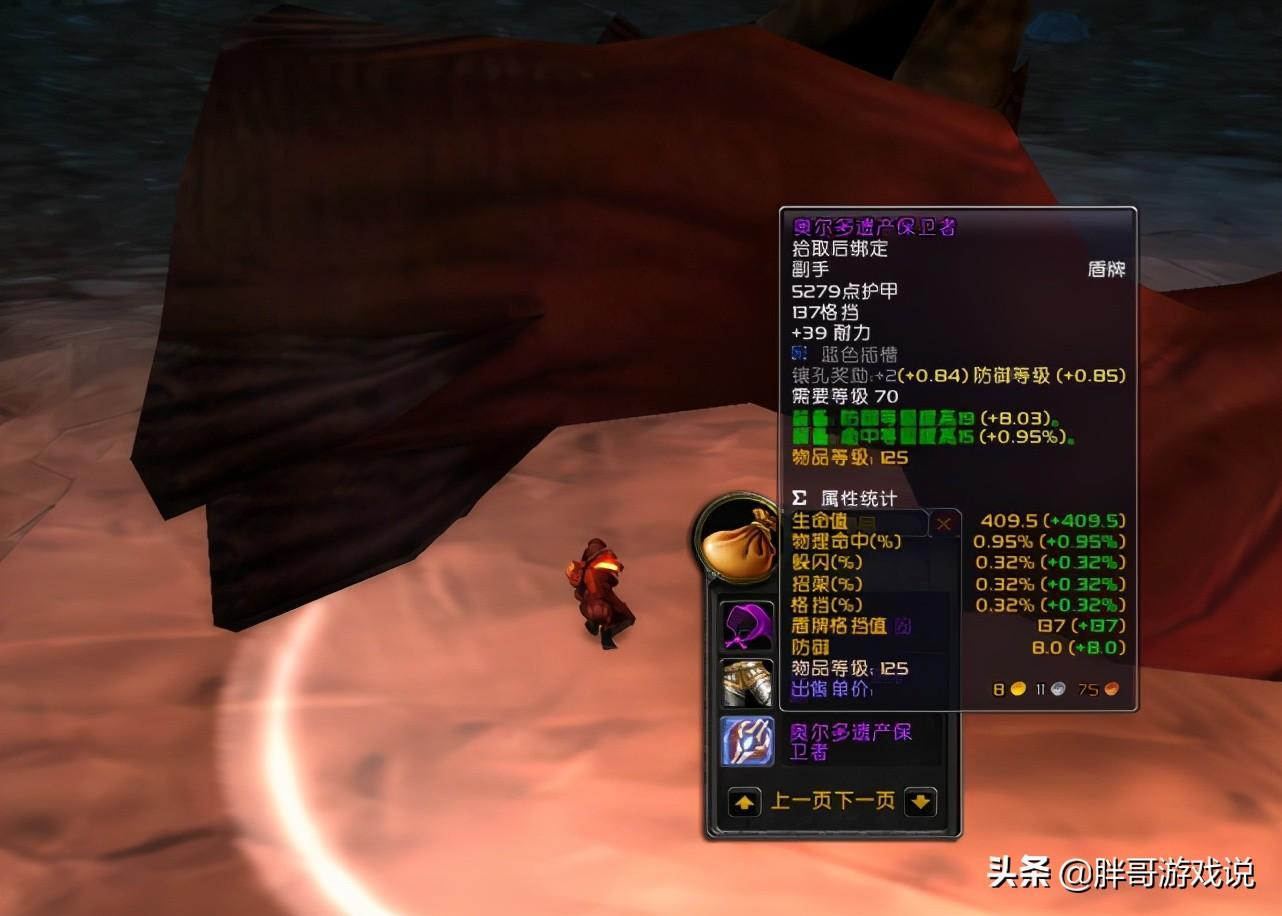The height and width of the screenshot is (916, 1282).
Task: Select the 奥尔多遗产保卫者 shield icon
Action: 747,741
